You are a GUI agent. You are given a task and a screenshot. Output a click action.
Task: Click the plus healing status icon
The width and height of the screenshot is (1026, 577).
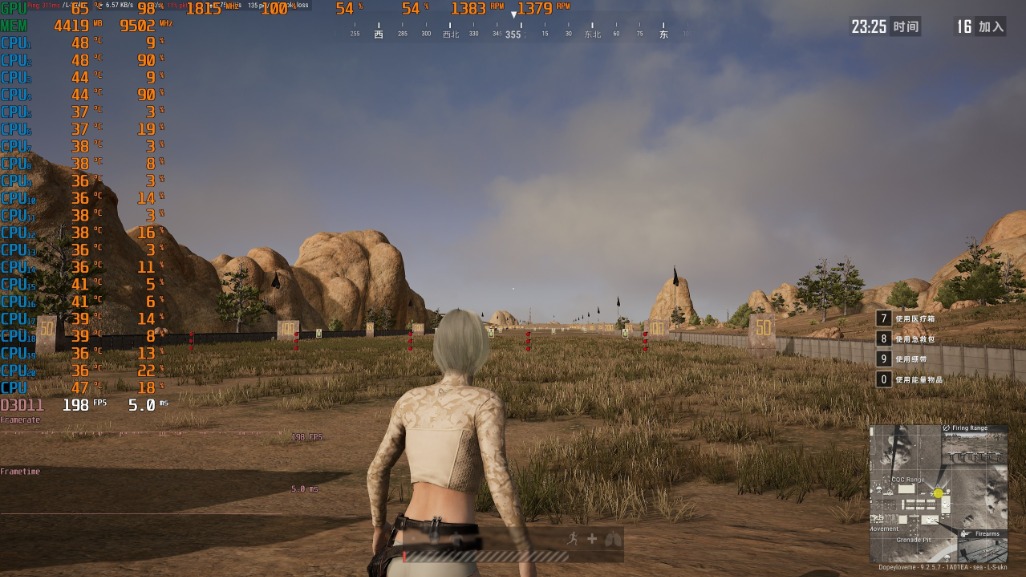click(592, 538)
